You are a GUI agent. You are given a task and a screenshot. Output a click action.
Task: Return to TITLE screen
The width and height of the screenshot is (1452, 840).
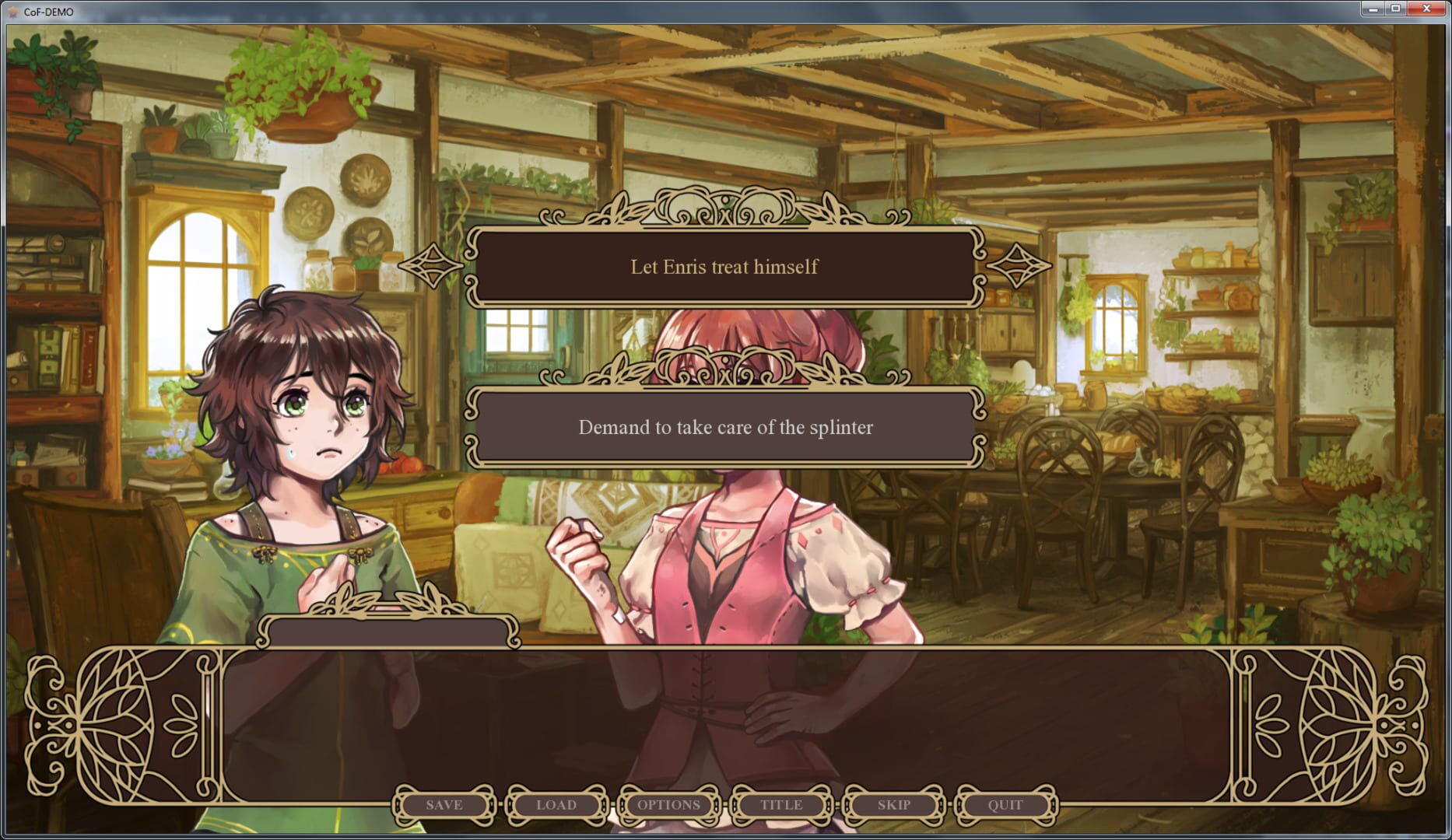[780, 805]
